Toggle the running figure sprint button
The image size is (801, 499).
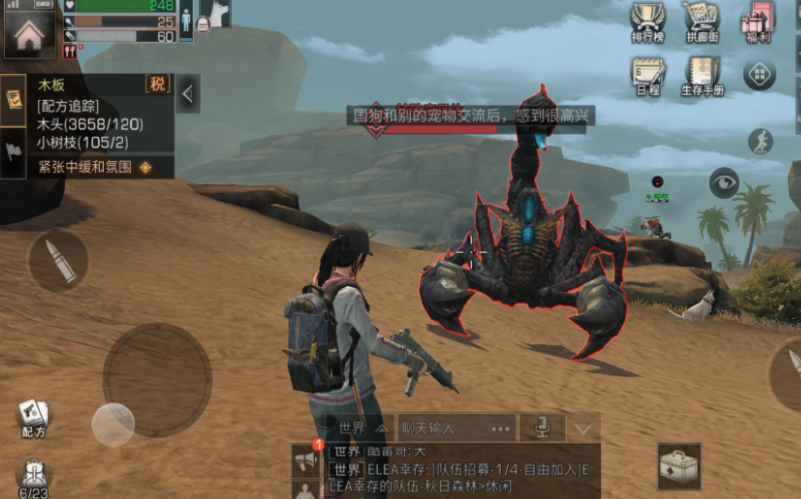(x=760, y=141)
